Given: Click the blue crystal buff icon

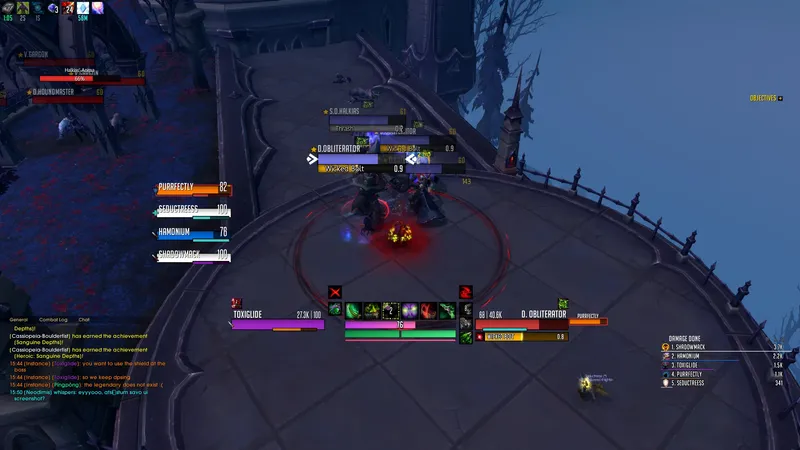Looking at the screenshot, I should (x=83, y=7).
